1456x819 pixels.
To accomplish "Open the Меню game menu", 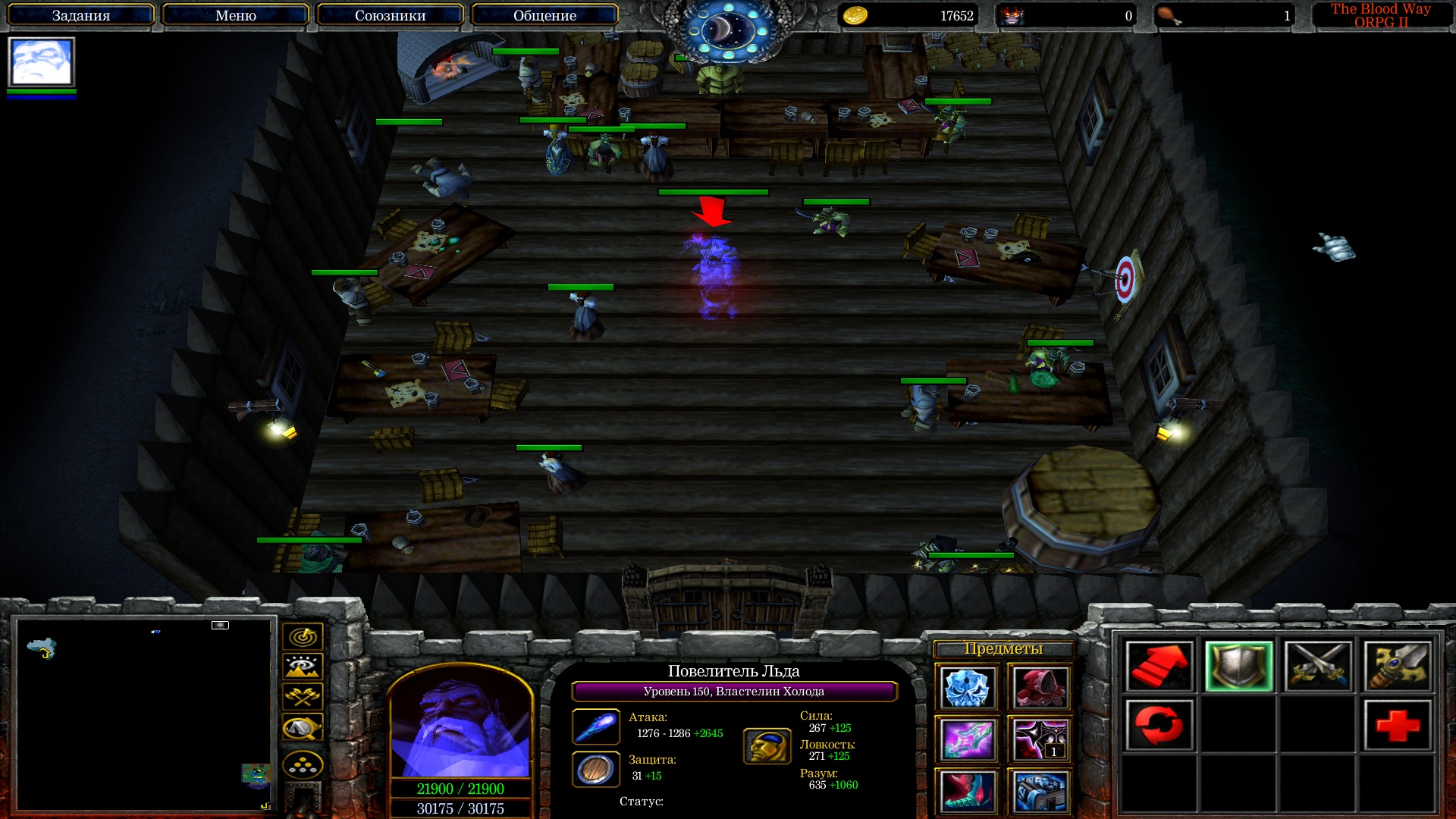I will pos(235,15).
